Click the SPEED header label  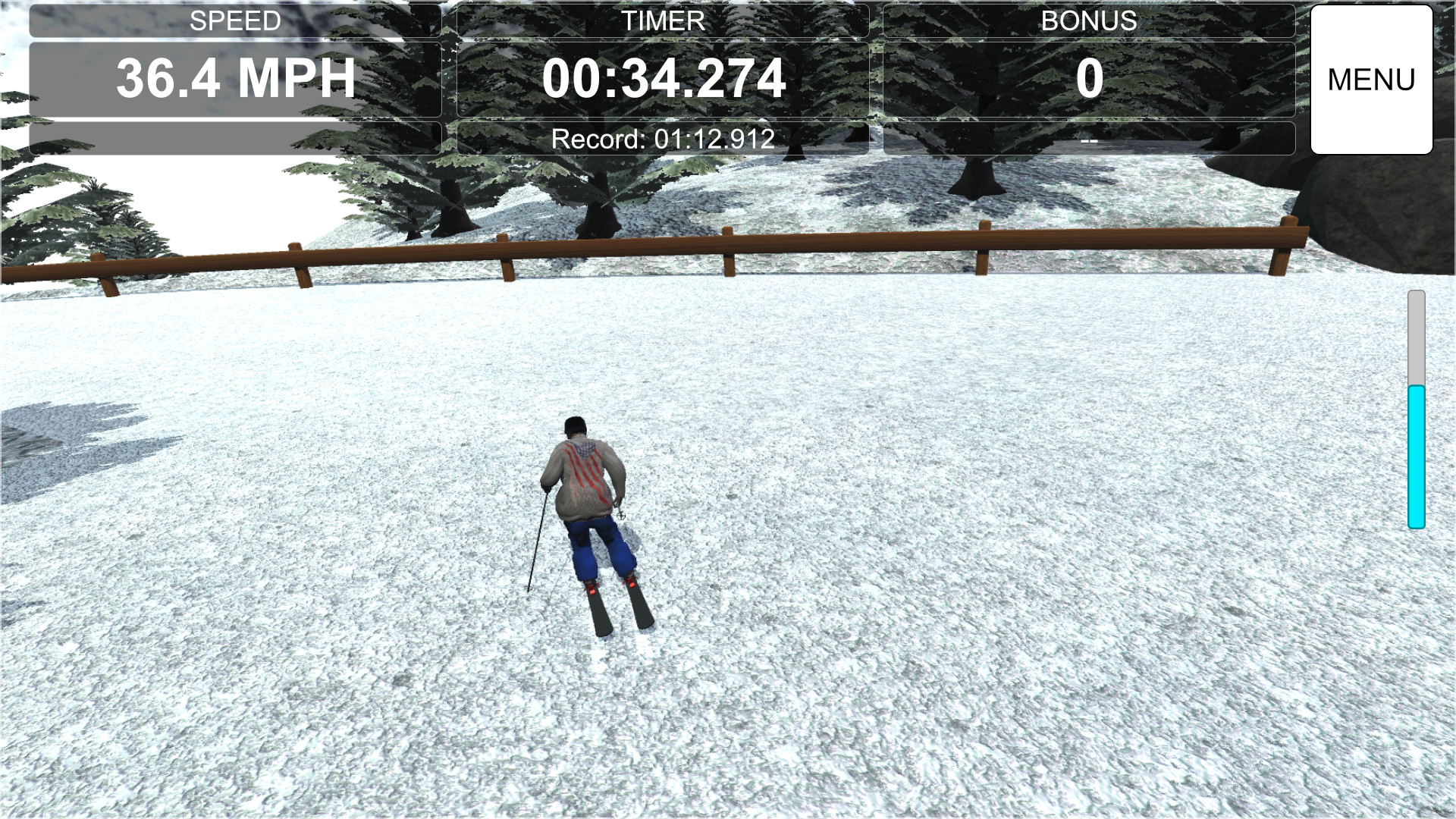(x=235, y=20)
